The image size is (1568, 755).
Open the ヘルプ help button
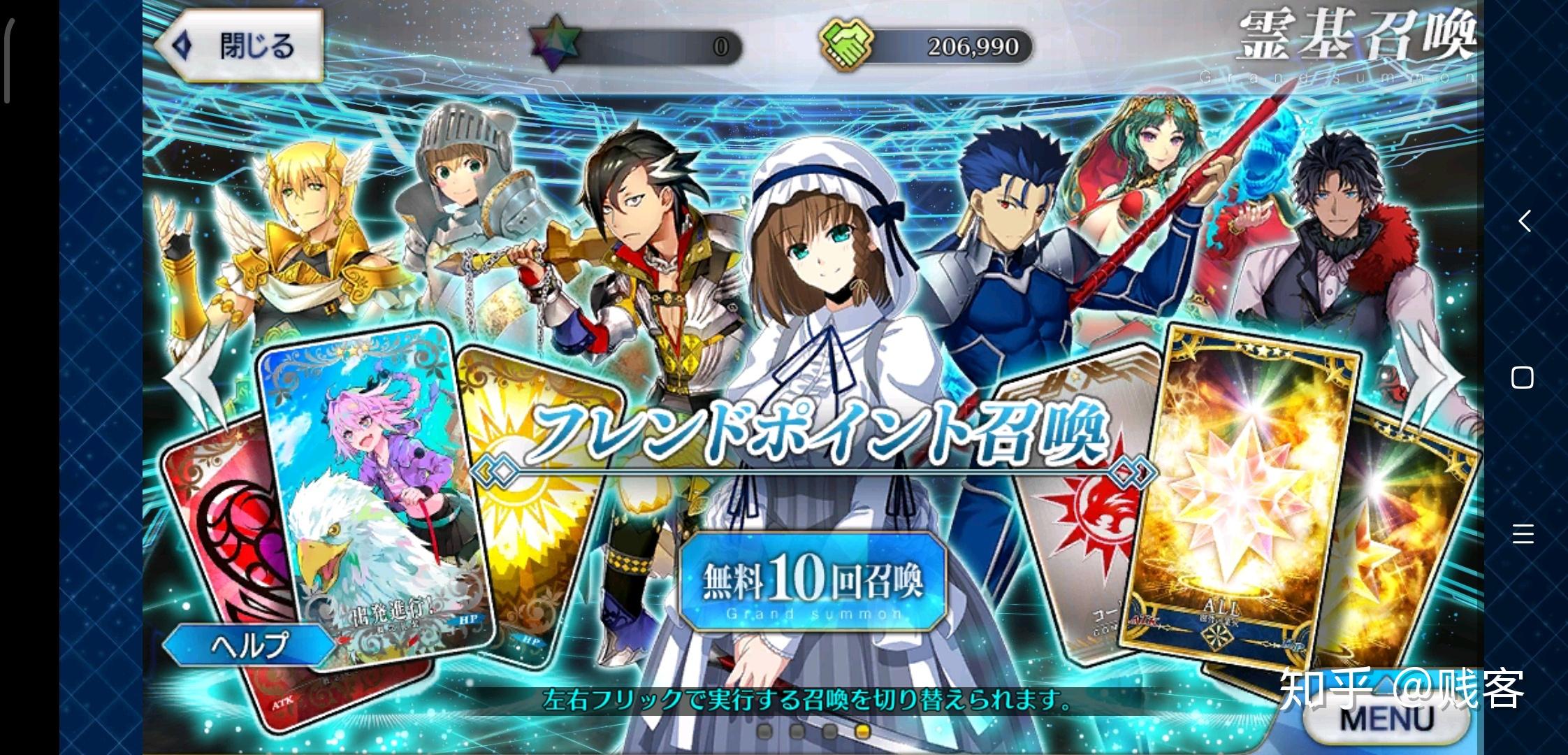tap(249, 644)
